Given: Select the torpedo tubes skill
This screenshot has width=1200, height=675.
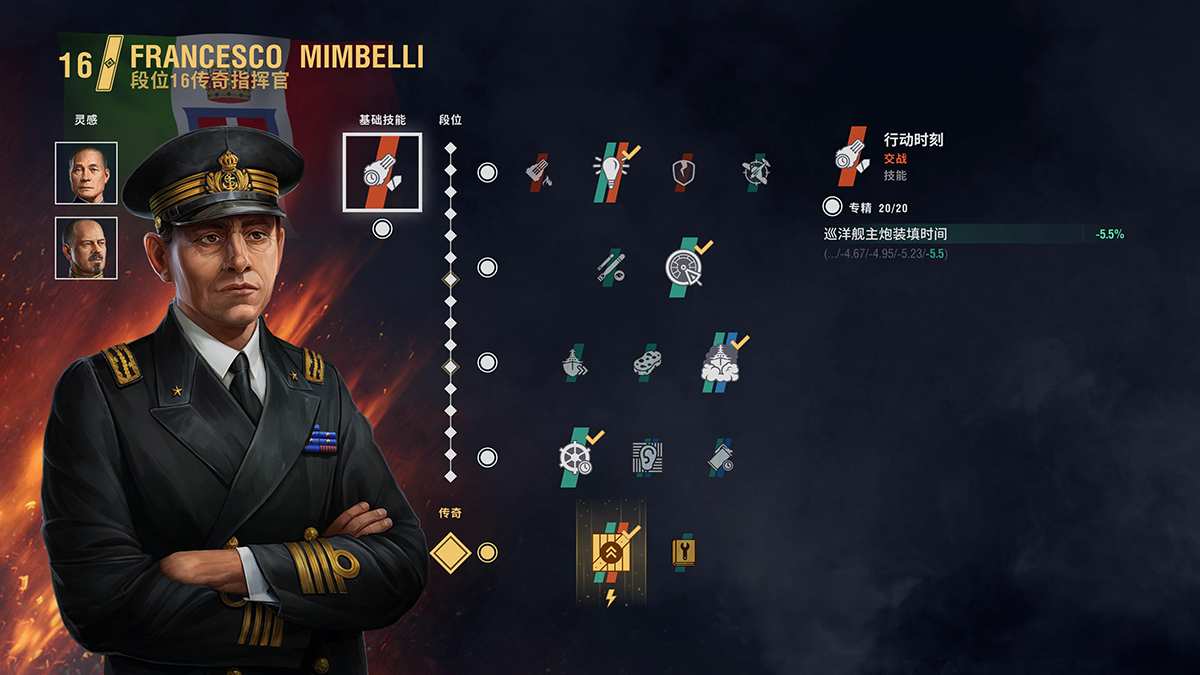Looking at the screenshot, I should (611, 267).
